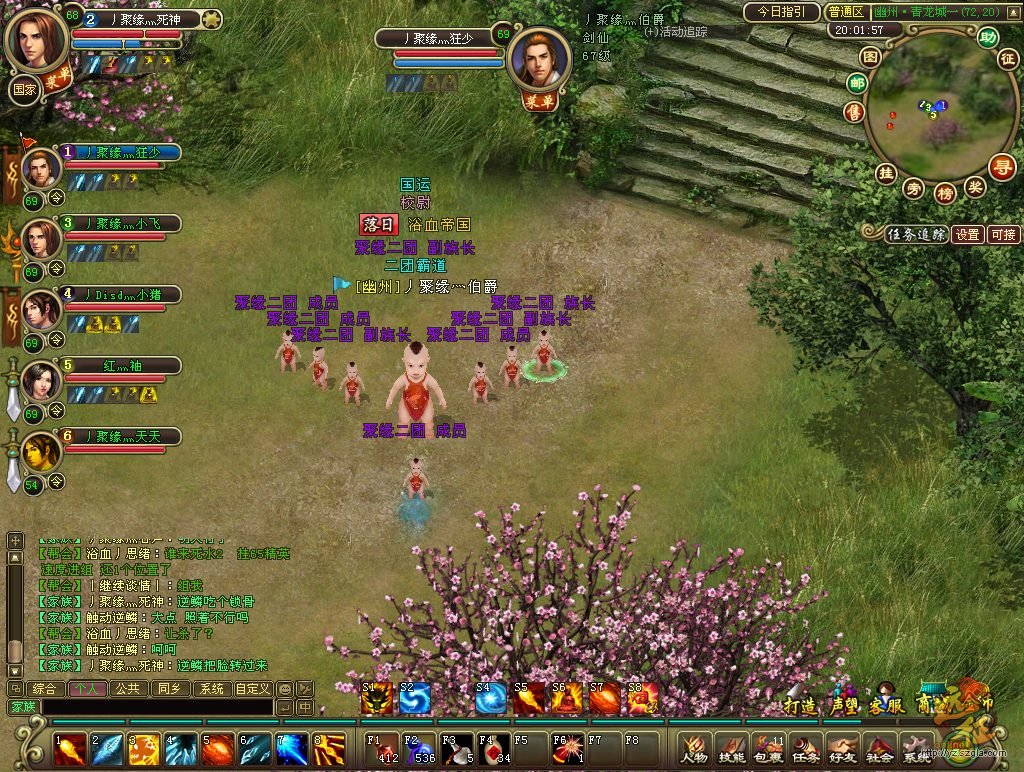Switch to the 公共 chat tab
This screenshot has height=772, width=1024.
[127, 689]
